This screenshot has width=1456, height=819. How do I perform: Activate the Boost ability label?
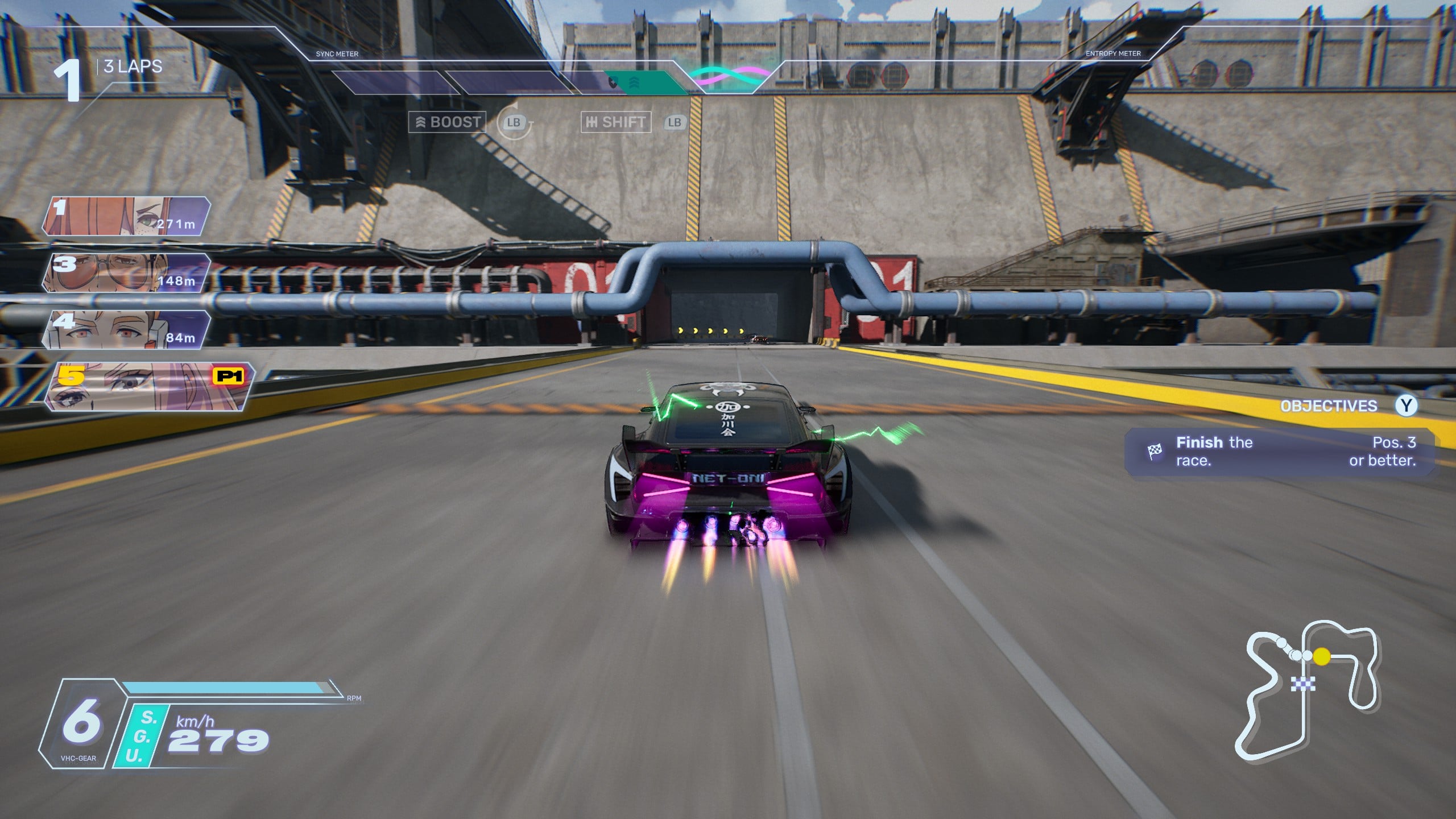448,122
